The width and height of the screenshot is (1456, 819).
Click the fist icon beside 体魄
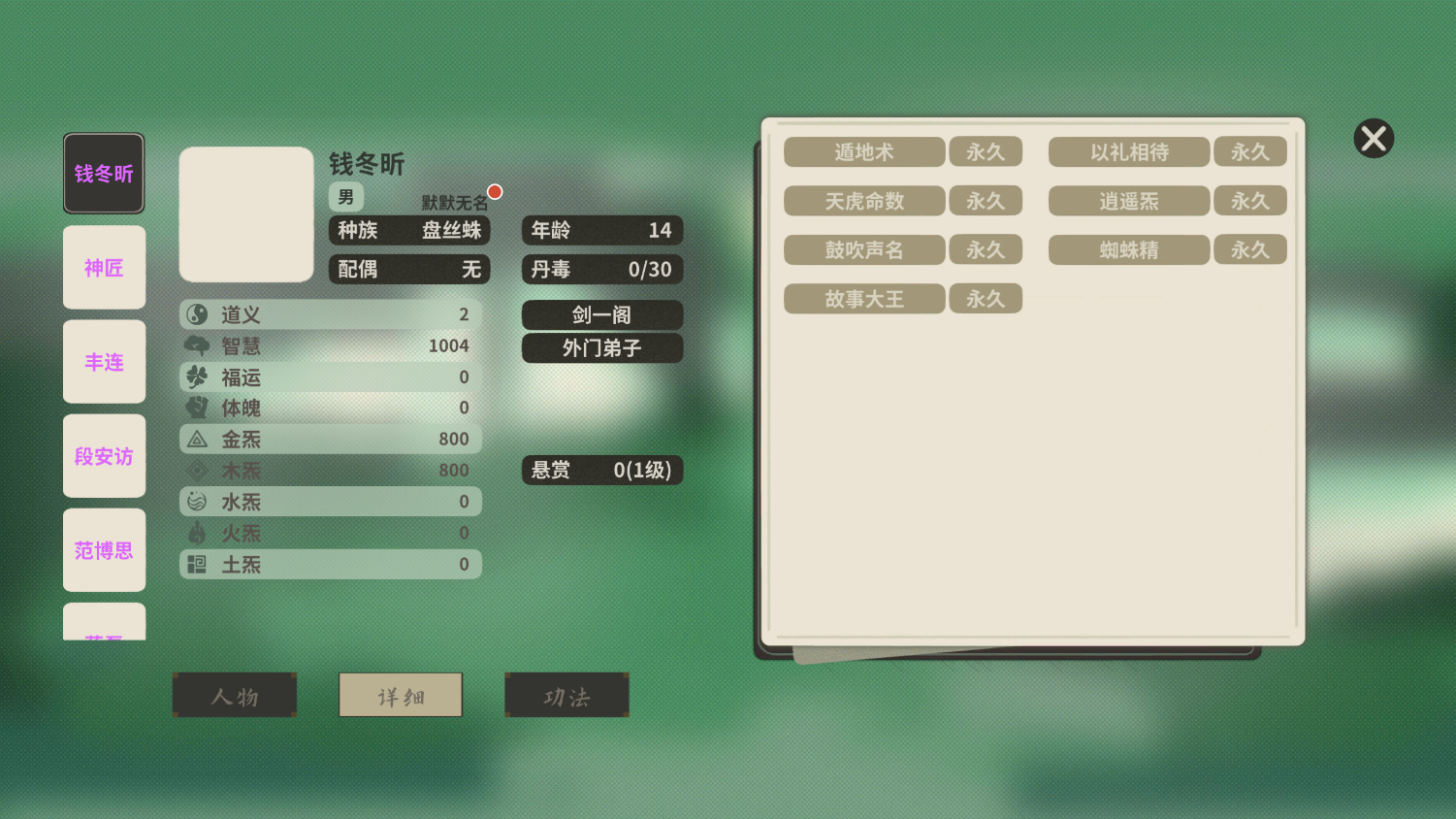[197, 408]
